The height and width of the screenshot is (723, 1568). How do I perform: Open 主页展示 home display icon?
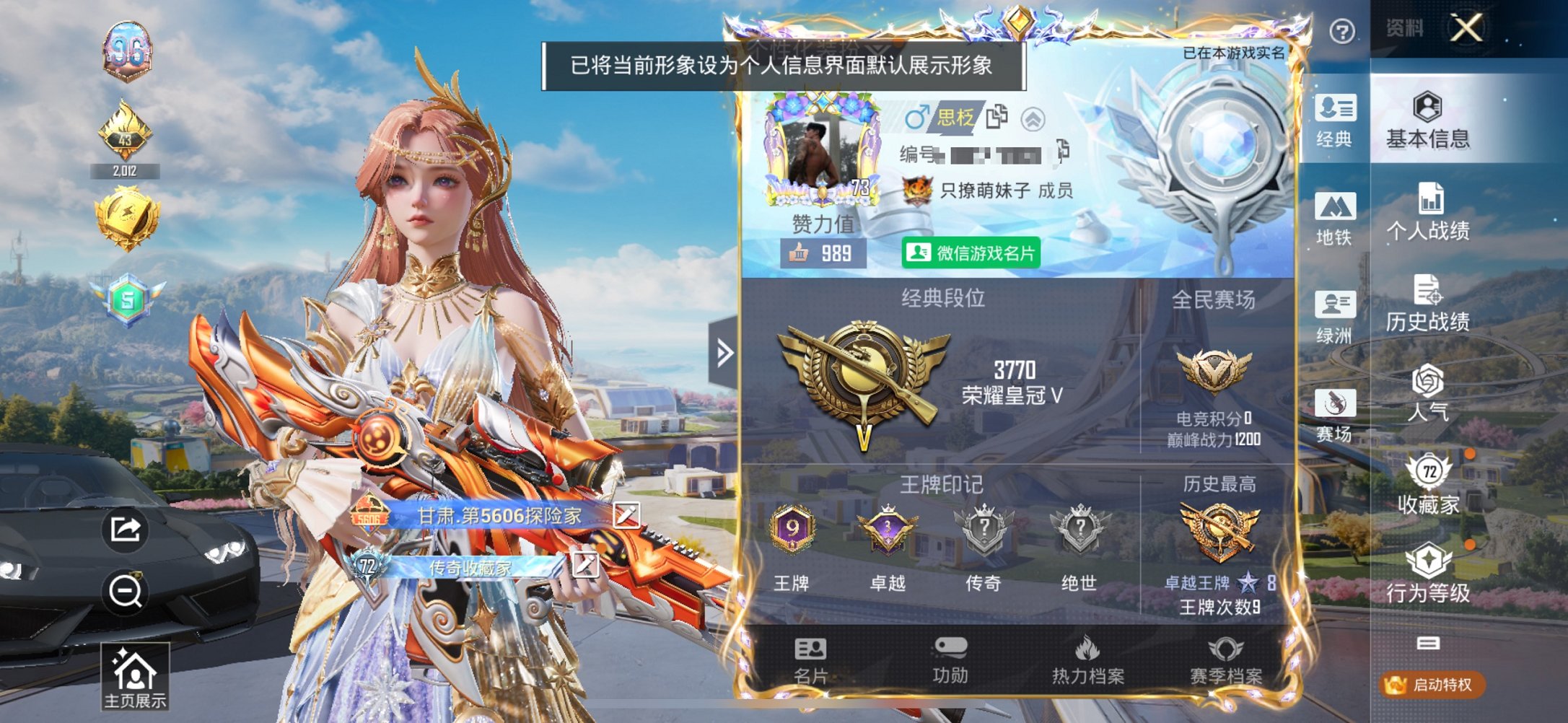(x=137, y=675)
